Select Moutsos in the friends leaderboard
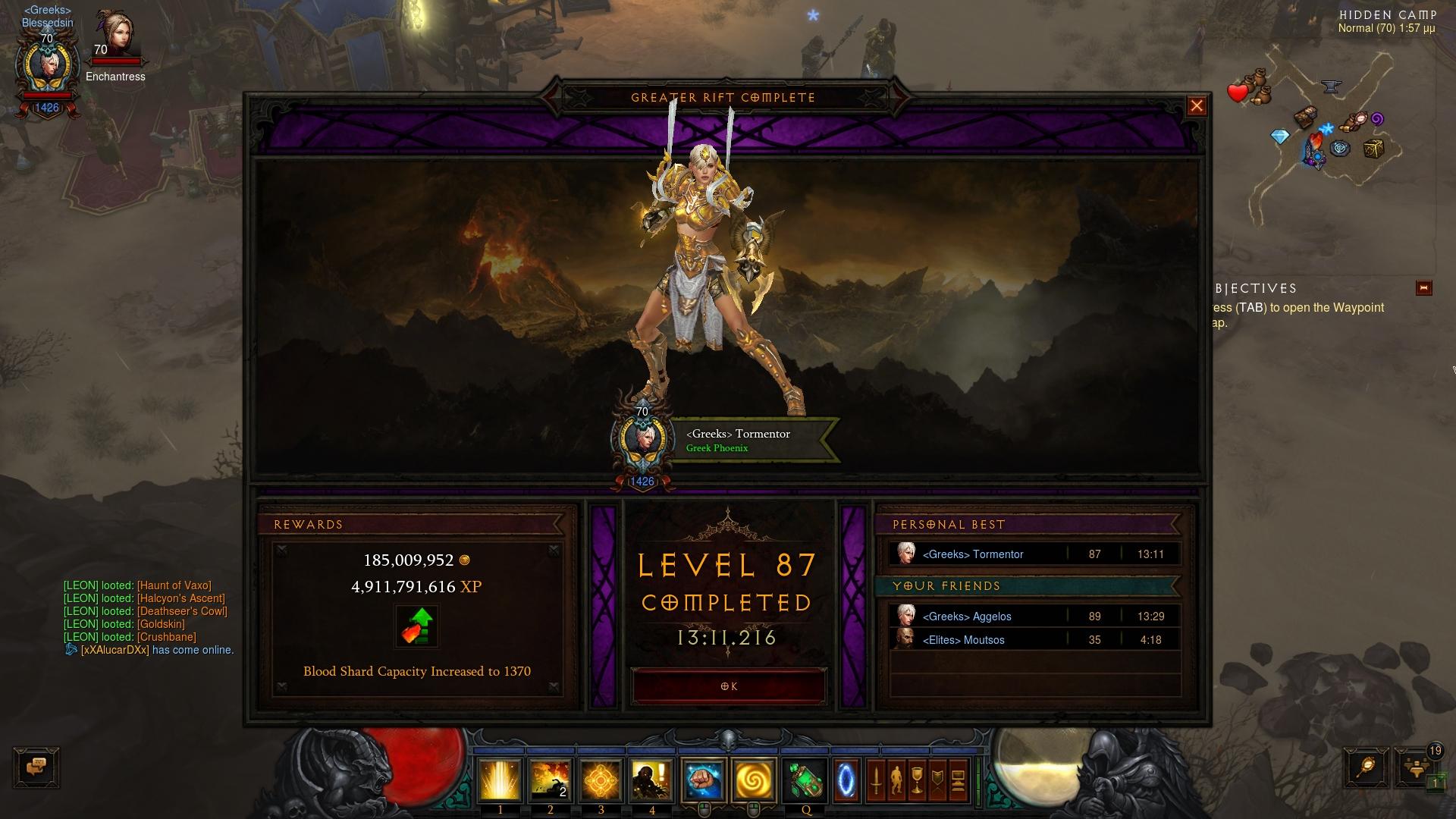1456x819 pixels. point(1035,640)
